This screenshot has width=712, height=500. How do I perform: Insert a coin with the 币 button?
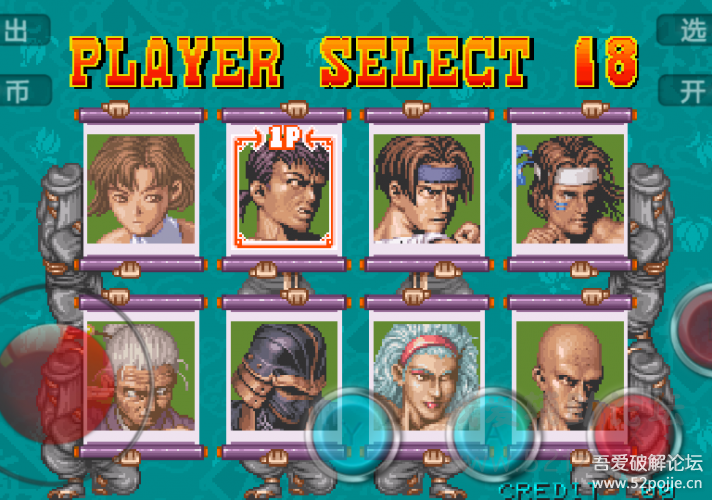pyautogui.click(x=20, y=91)
